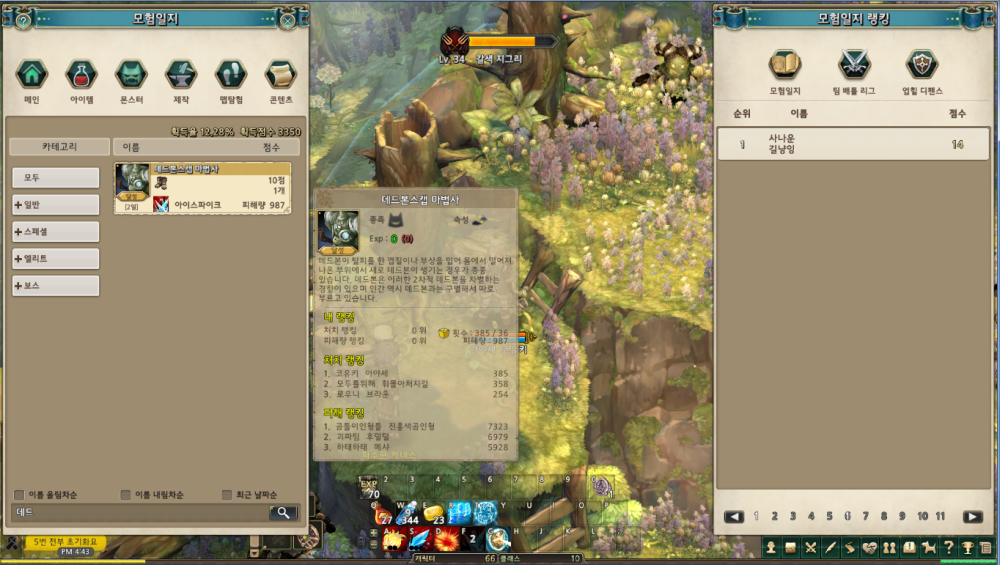Open the 팀 배틀 리그 ranking tab
This screenshot has width=1000, height=565.
(853, 66)
